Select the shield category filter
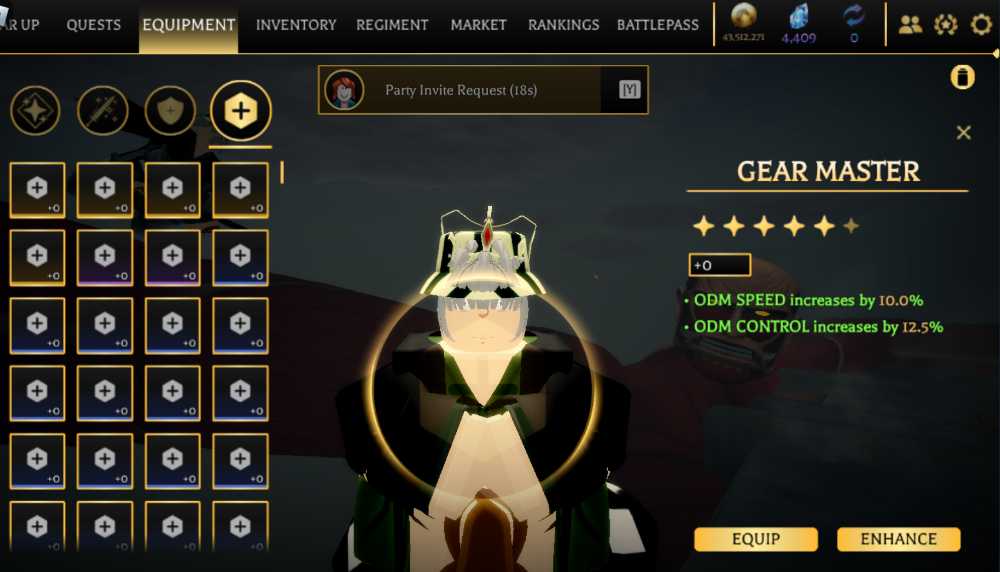The height and width of the screenshot is (572, 1000). click(x=170, y=111)
